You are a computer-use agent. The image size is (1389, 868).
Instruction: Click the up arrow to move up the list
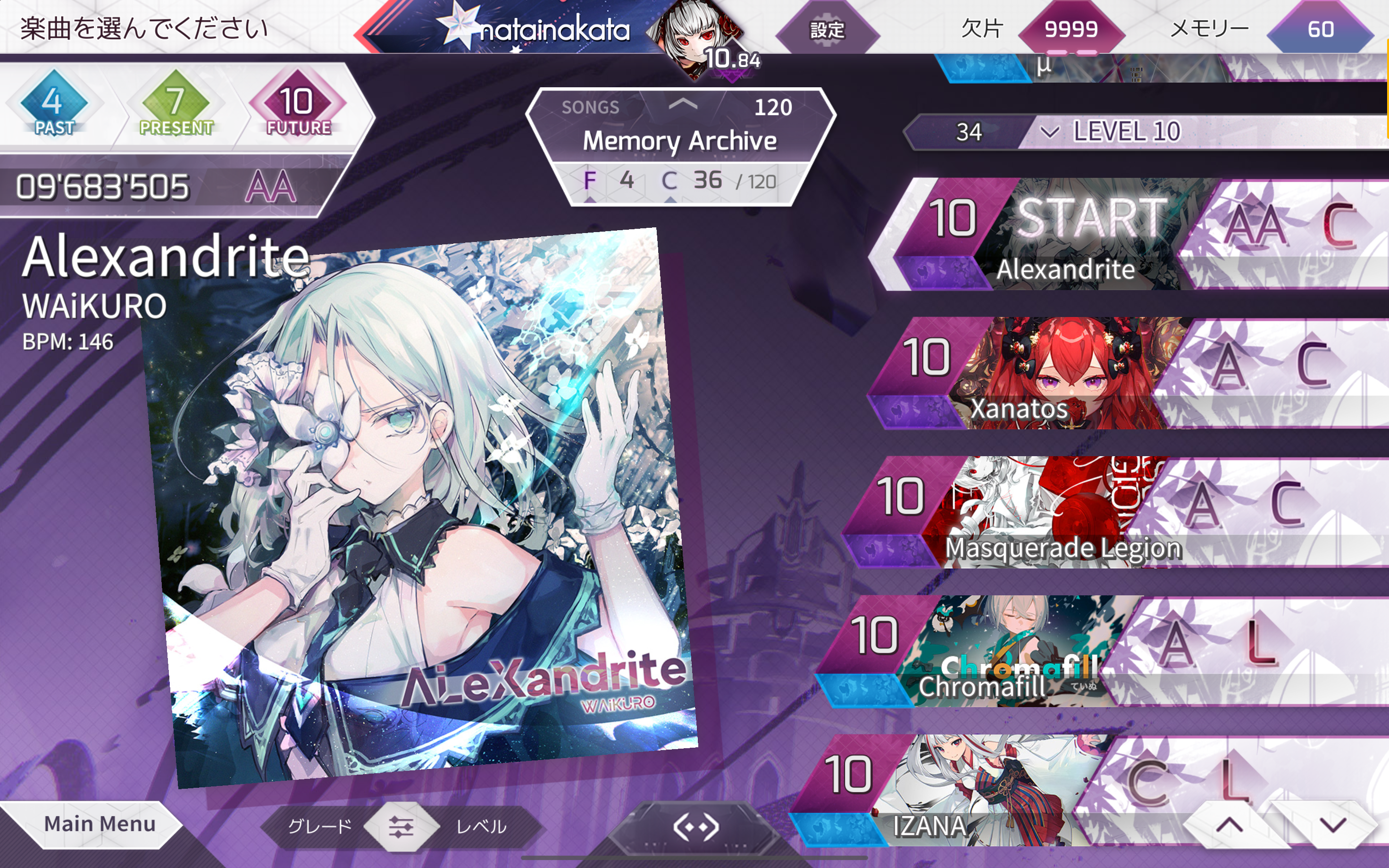(1230, 826)
